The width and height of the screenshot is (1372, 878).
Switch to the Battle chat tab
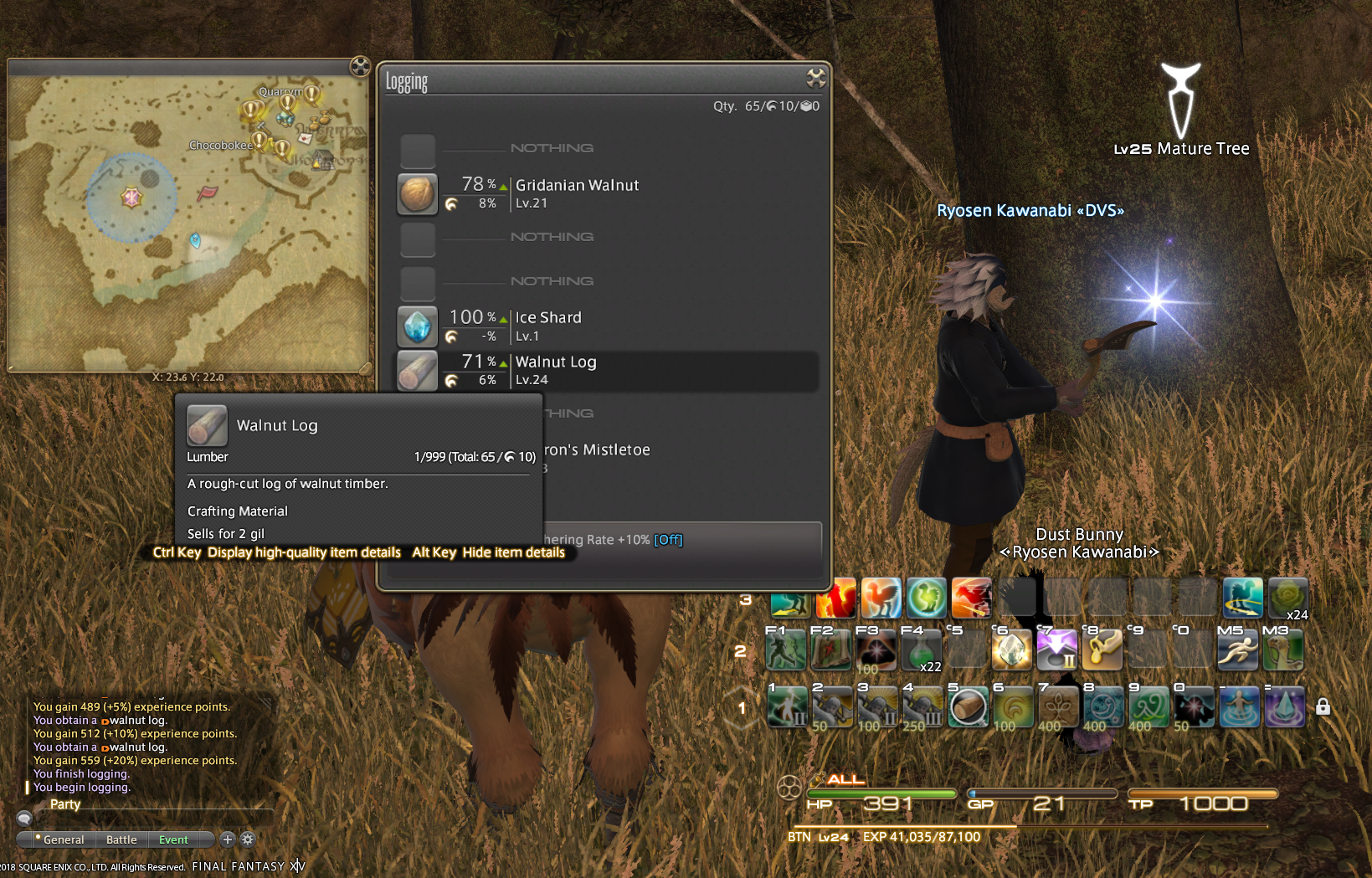[x=121, y=839]
